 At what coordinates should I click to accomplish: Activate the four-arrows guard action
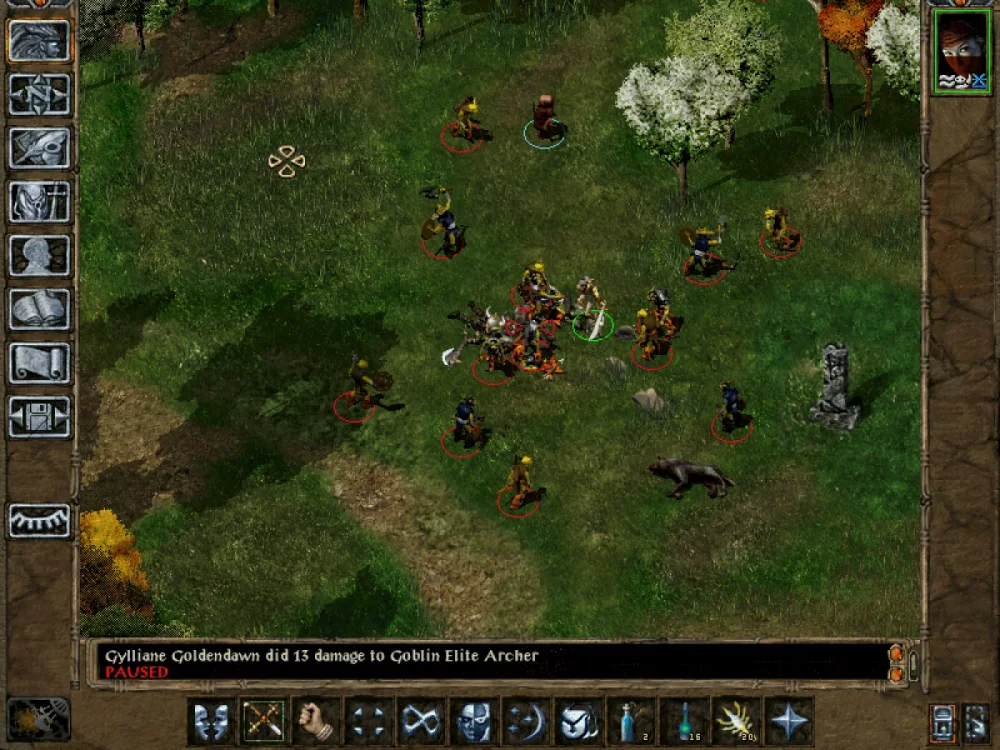pyautogui.click(x=369, y=721)
